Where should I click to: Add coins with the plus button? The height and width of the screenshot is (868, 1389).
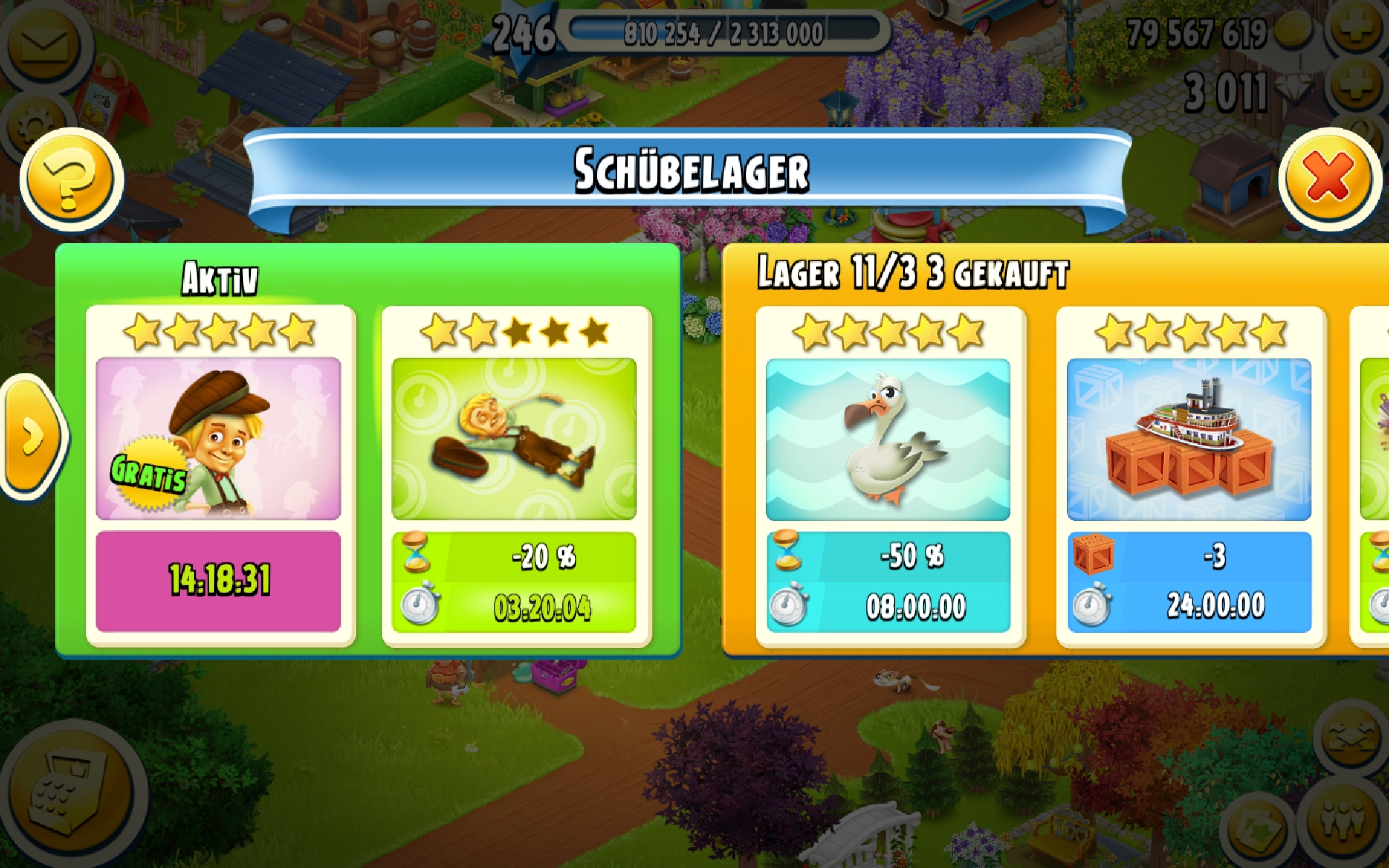click(x=1357, y=30)
